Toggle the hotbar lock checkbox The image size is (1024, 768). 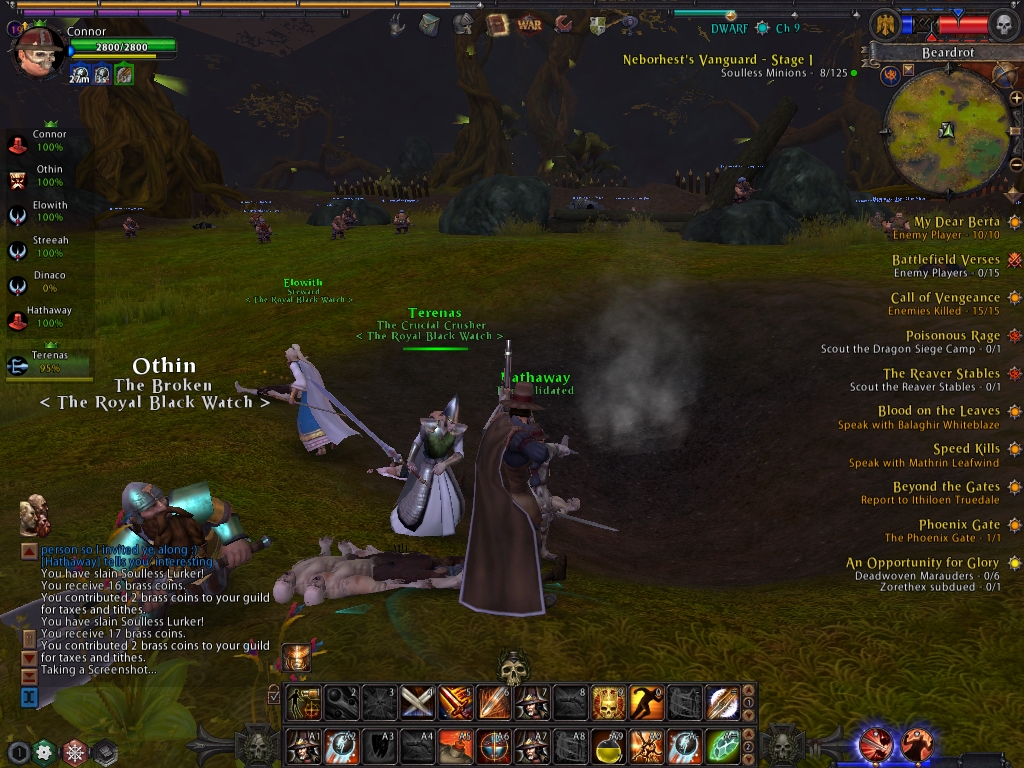[274, 694]
